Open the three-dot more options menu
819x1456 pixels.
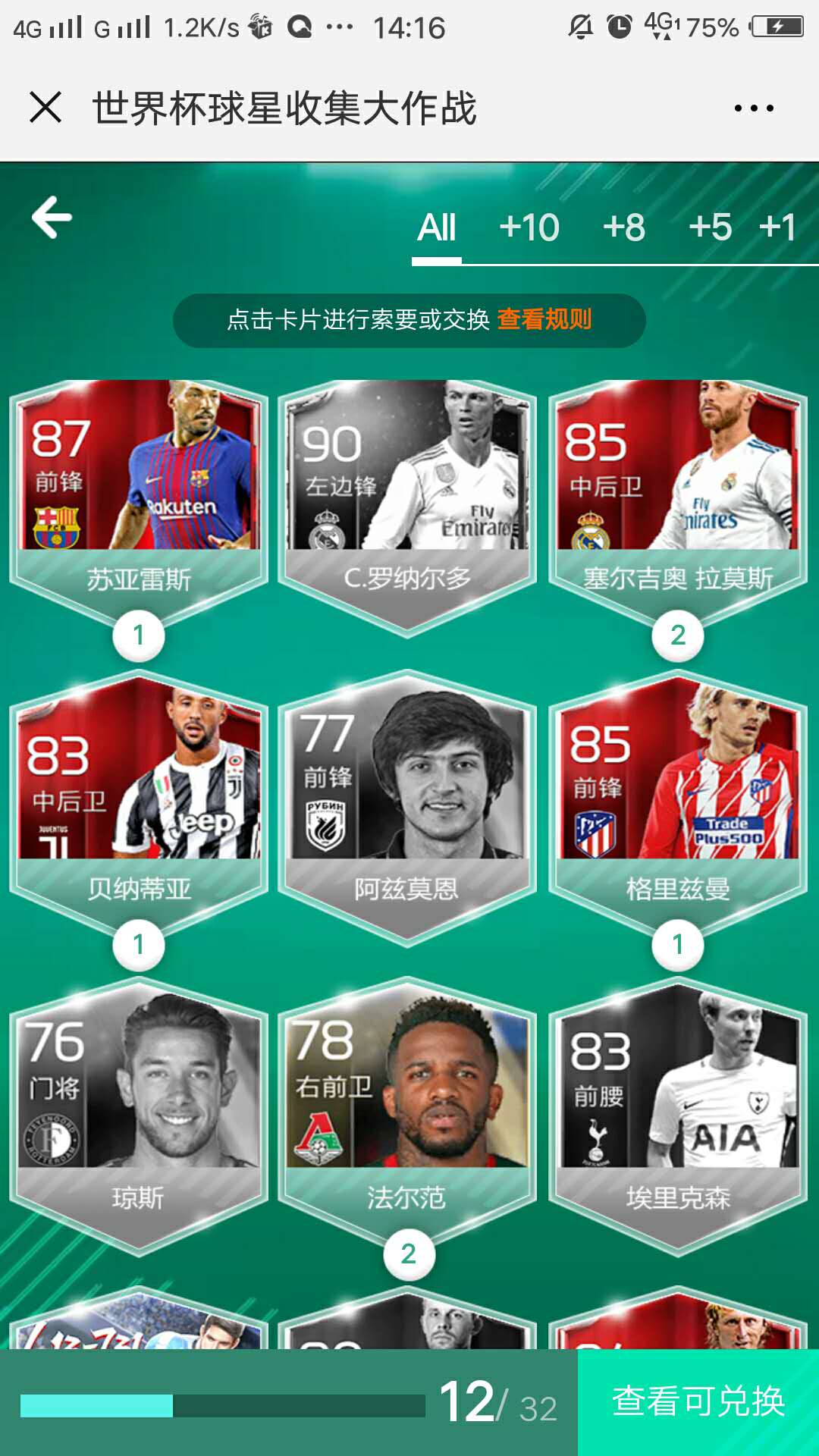coord(754,108)
